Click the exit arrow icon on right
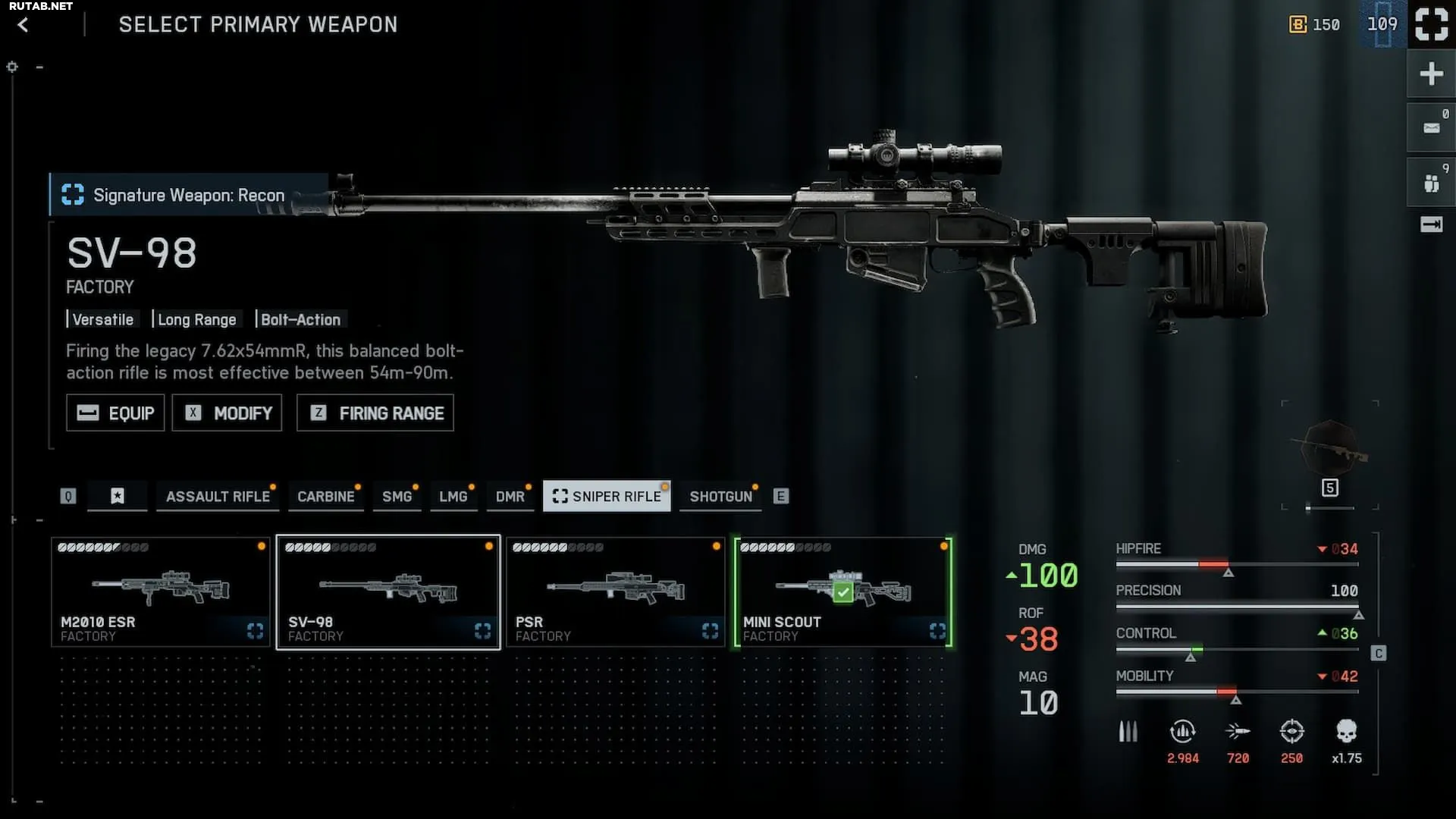1456x819 pixels. click(x=1431, y=224)
